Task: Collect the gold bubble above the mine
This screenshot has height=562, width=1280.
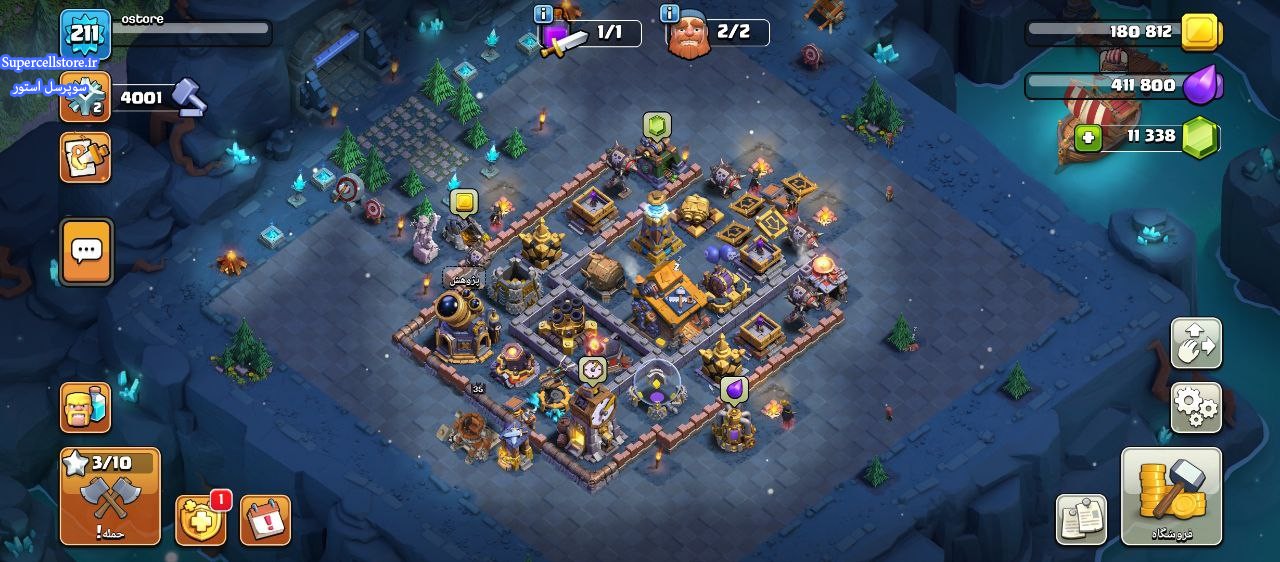Action: point(463,203)
